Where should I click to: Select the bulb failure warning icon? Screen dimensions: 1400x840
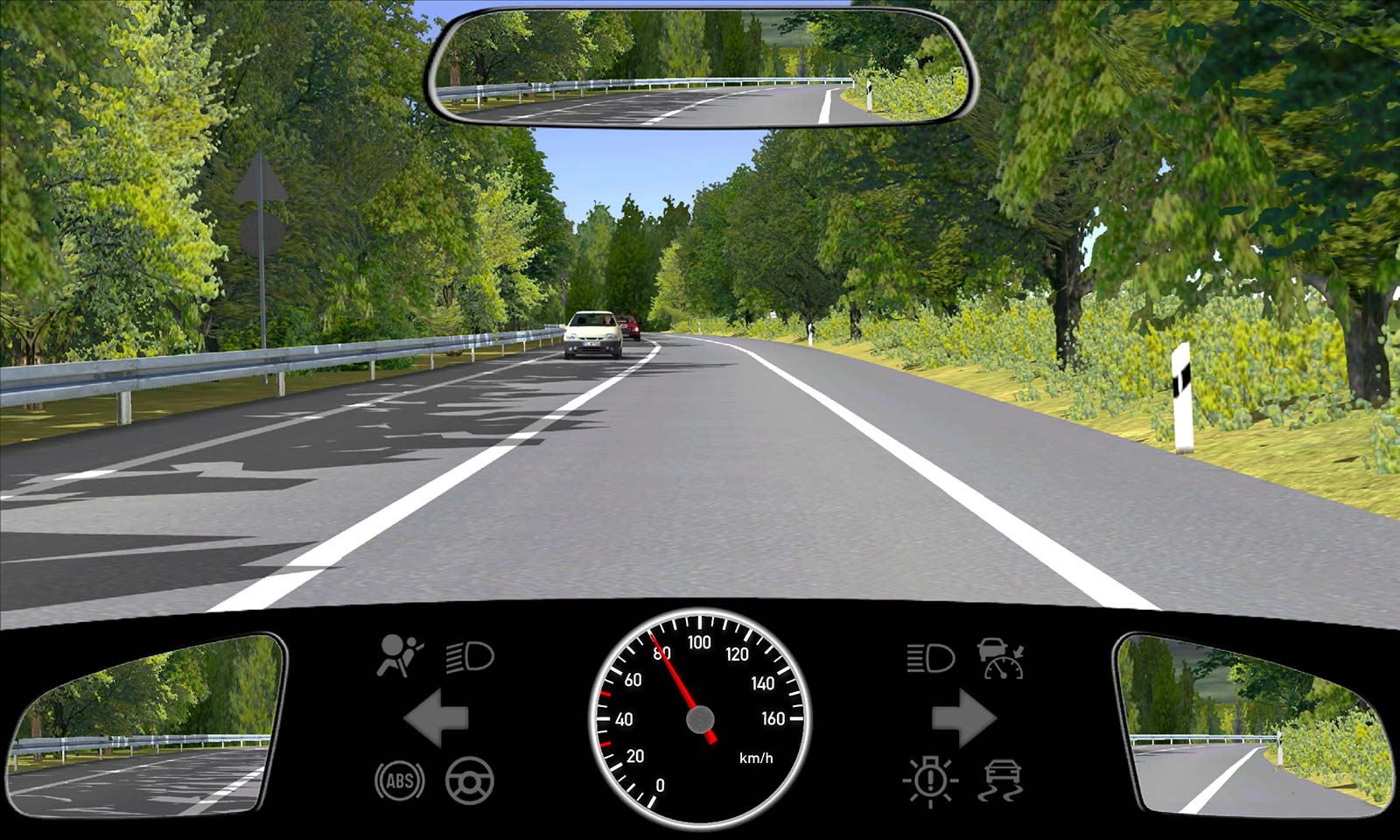tap(930, 780)
